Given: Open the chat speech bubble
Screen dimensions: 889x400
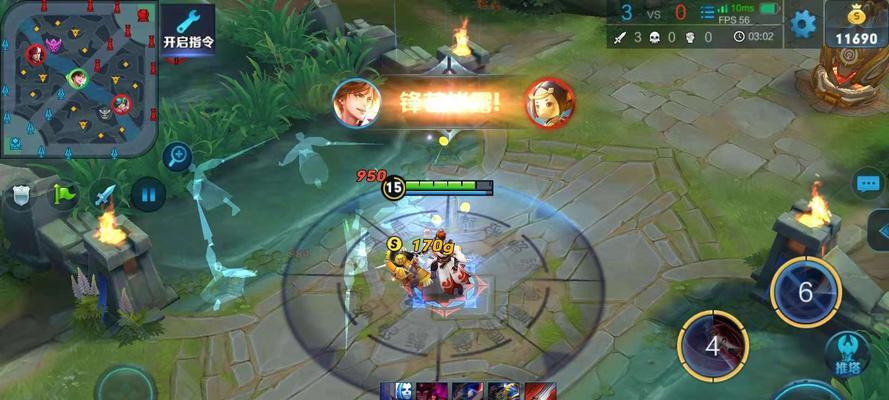Looking at the screenshot, I should (867, 184).
